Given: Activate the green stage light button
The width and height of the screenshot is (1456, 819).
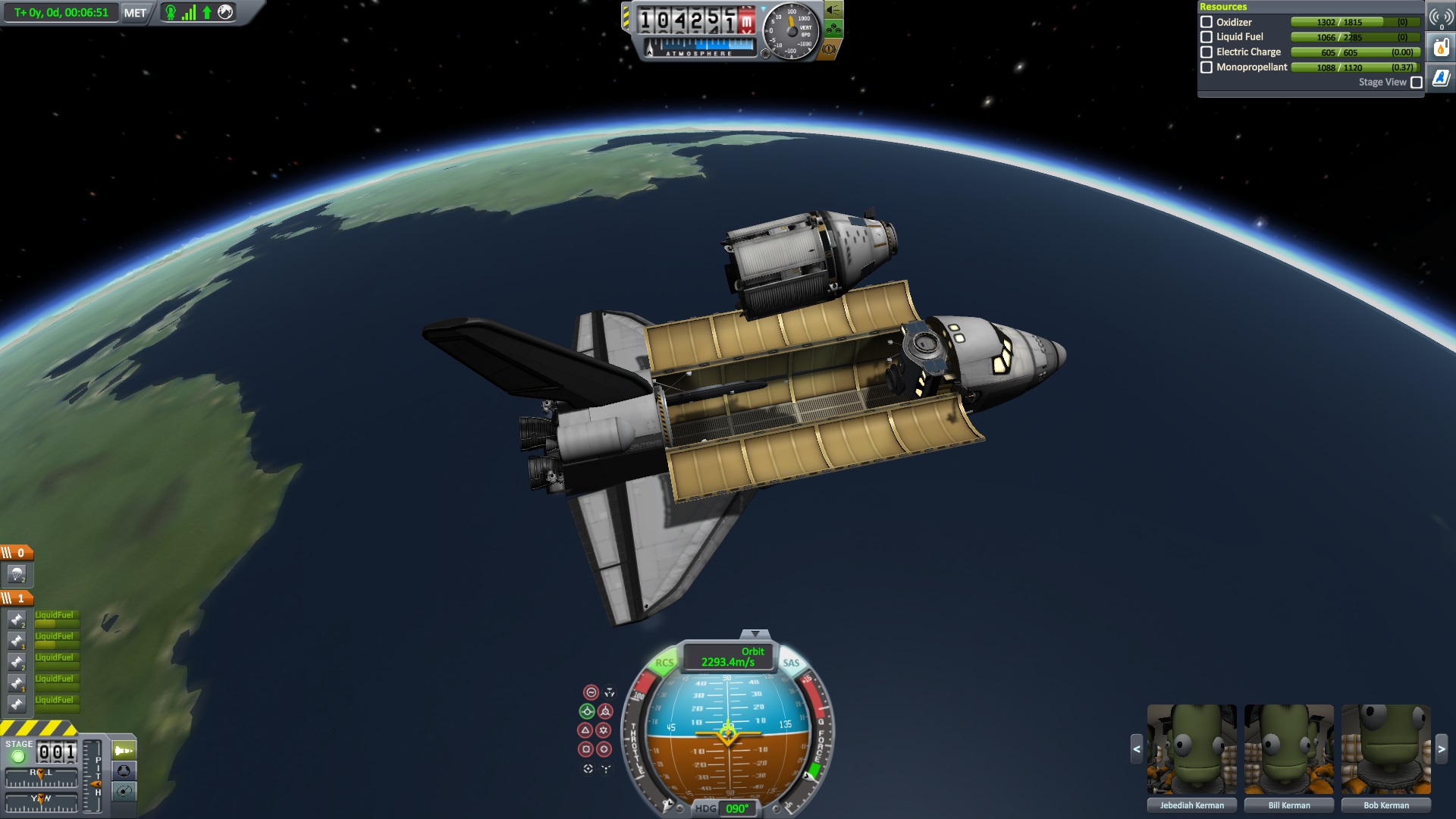Looking at the screenshot, I should [x=18, y=756].
